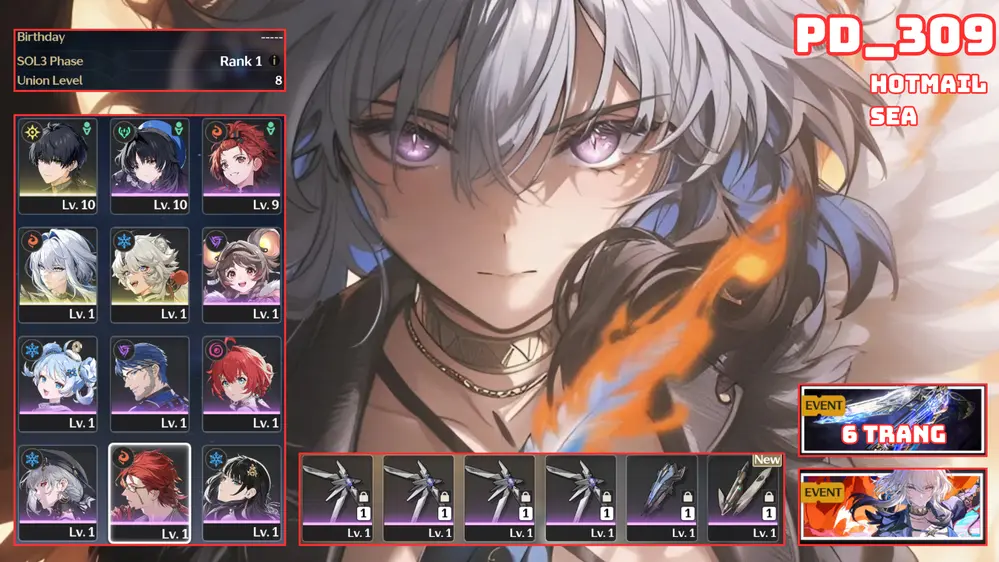Select the weapon slot tagged New
999x562 pixels.
(744, 498)
